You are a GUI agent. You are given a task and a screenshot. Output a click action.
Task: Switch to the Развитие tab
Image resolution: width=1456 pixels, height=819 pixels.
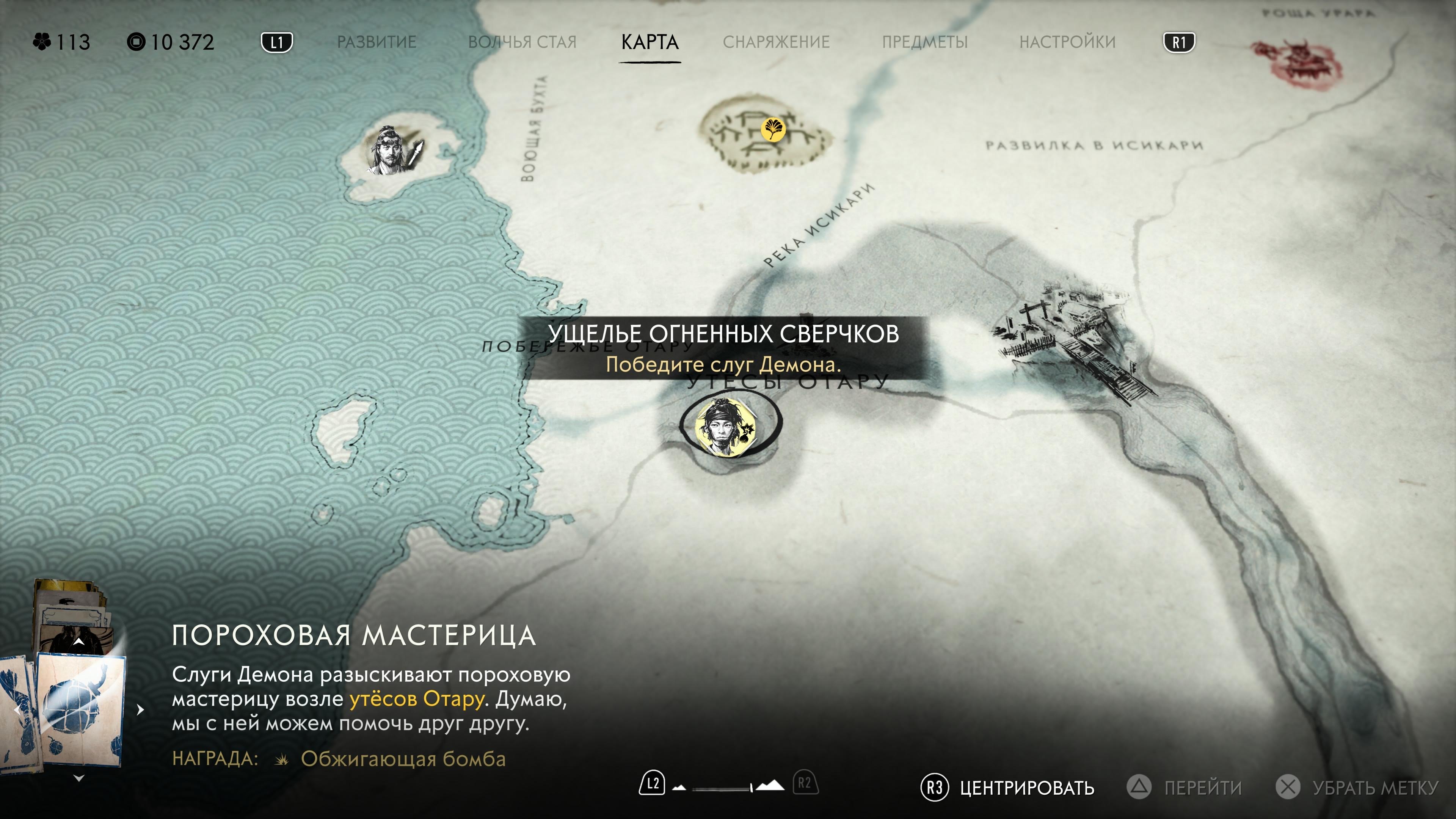tap(377, 42)
